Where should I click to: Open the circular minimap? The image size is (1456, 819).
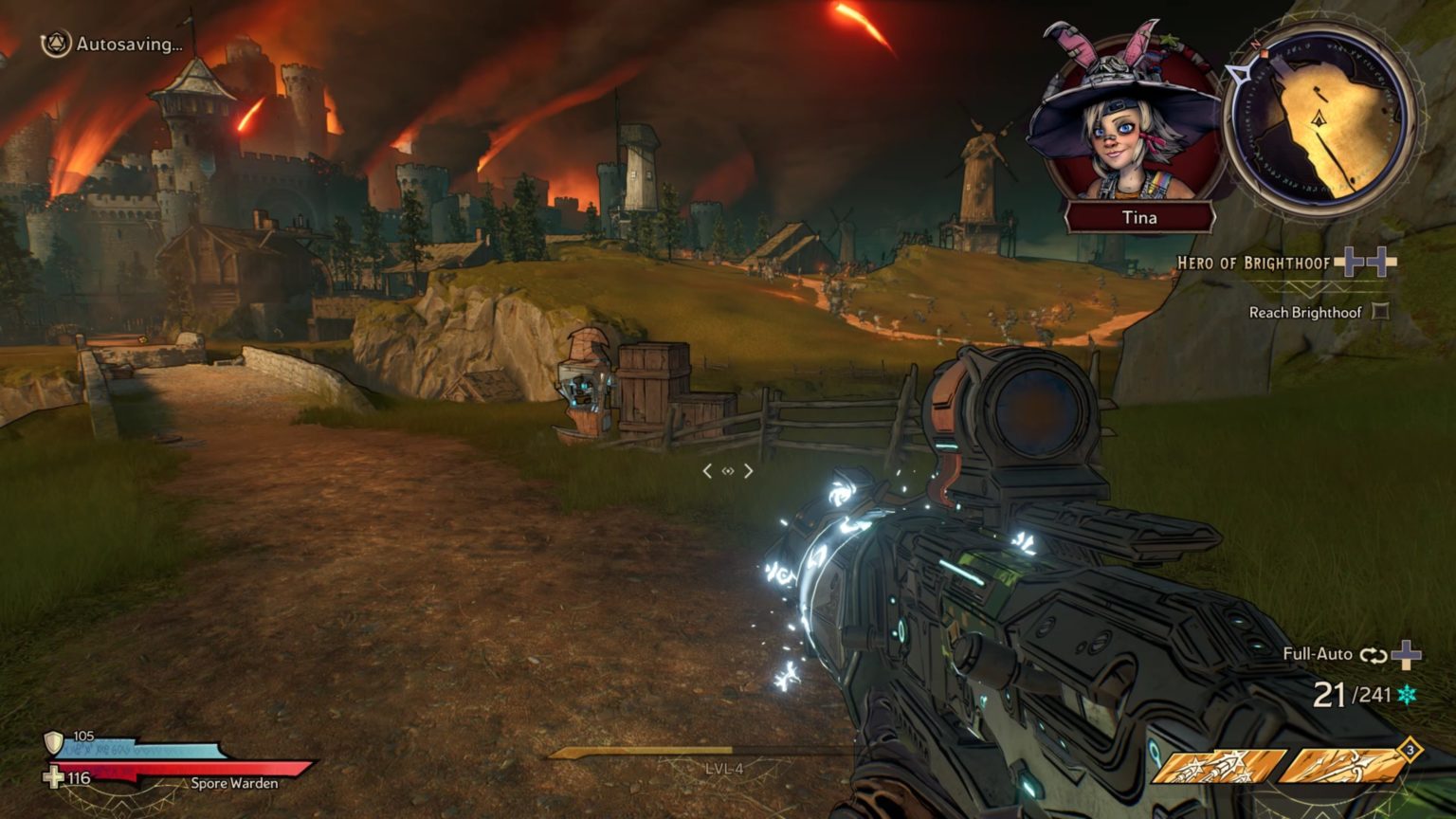[x=1319, y=120]
